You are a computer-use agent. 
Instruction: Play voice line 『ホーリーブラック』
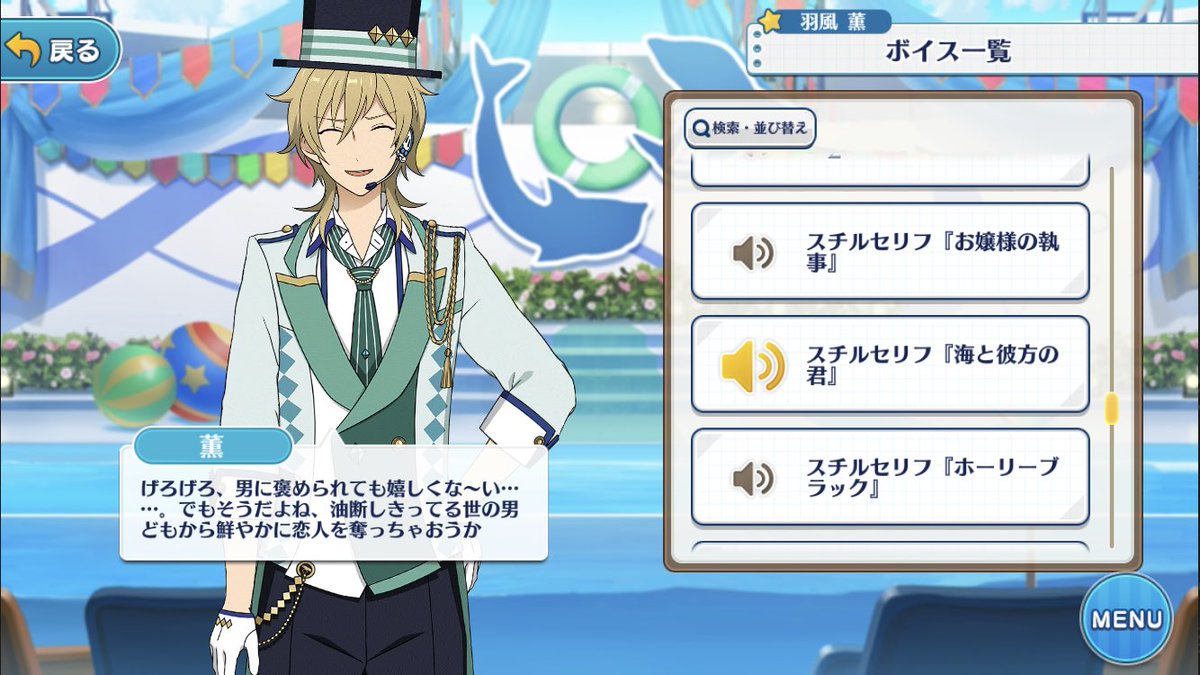point(889,477)
